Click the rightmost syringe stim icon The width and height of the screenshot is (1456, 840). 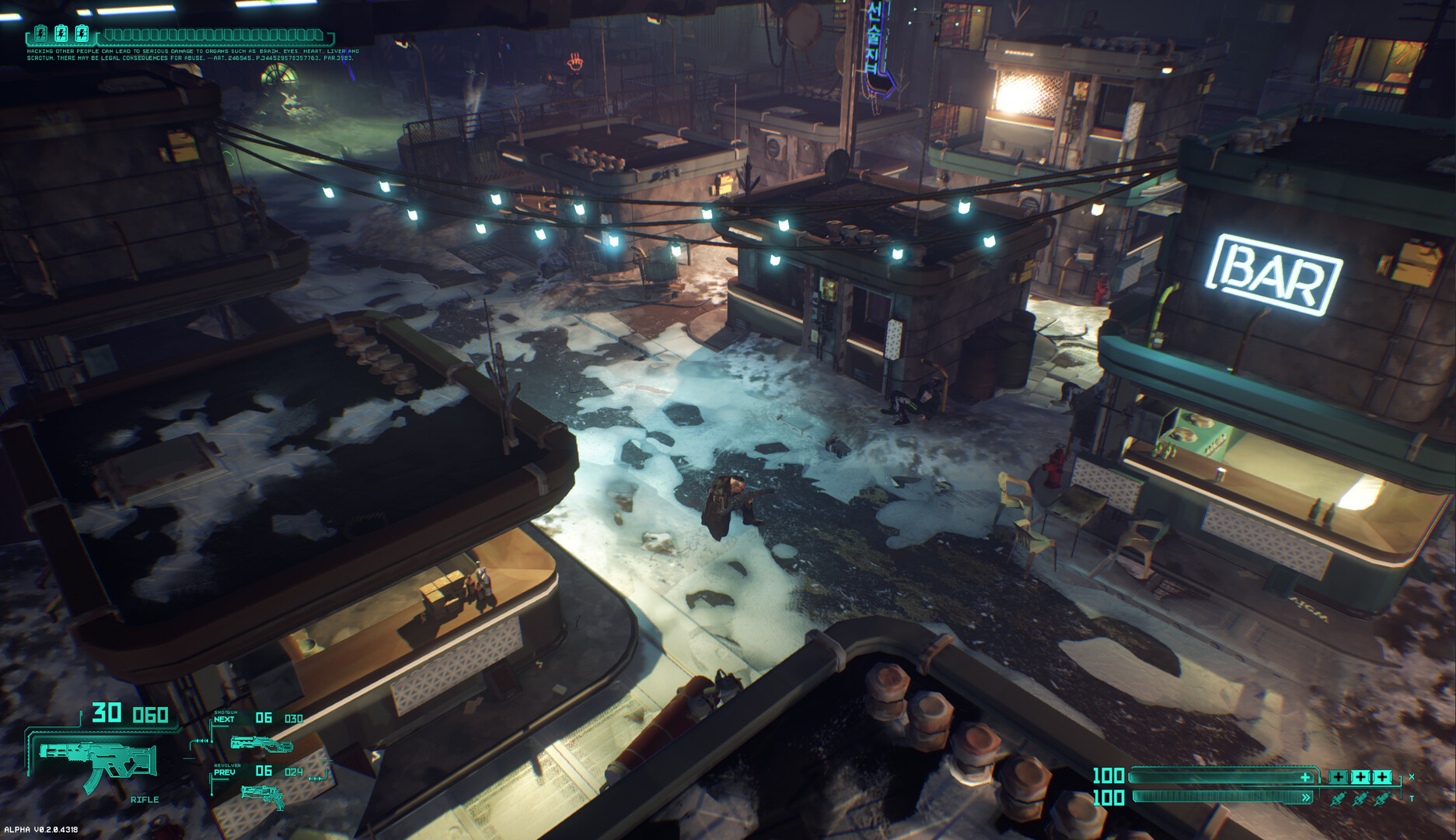point(1381,799)
